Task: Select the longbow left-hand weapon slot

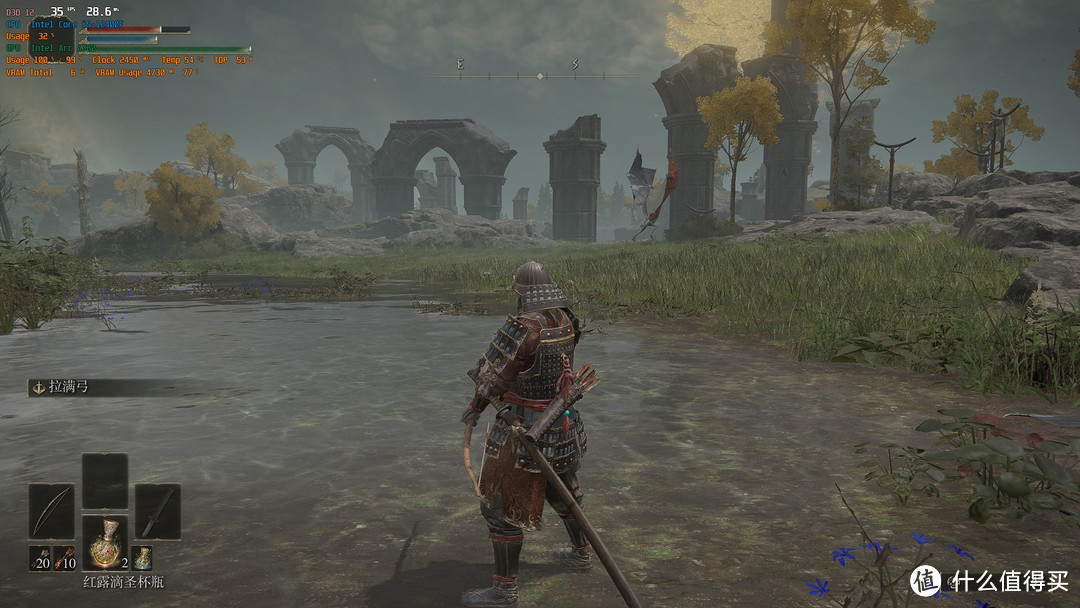Action: pyautogui.click(x=51, y=511)
